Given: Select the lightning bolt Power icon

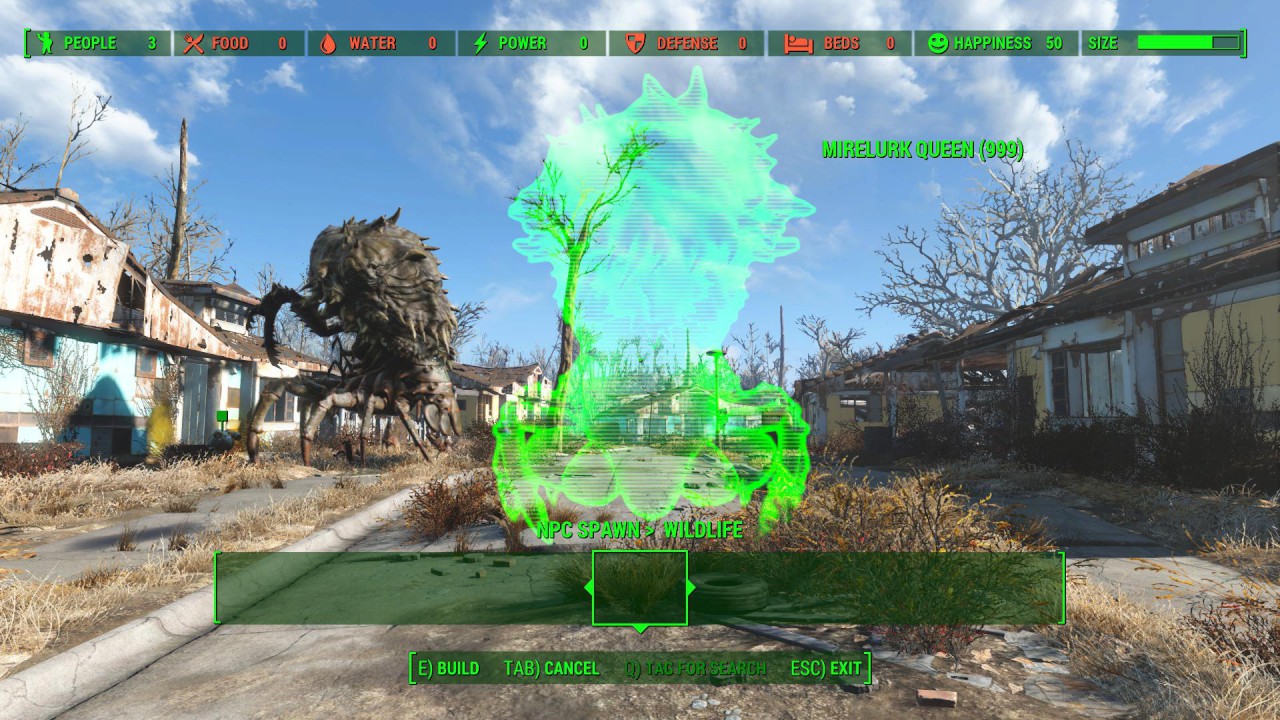Looking at the screenshot, I should (480, 43).
